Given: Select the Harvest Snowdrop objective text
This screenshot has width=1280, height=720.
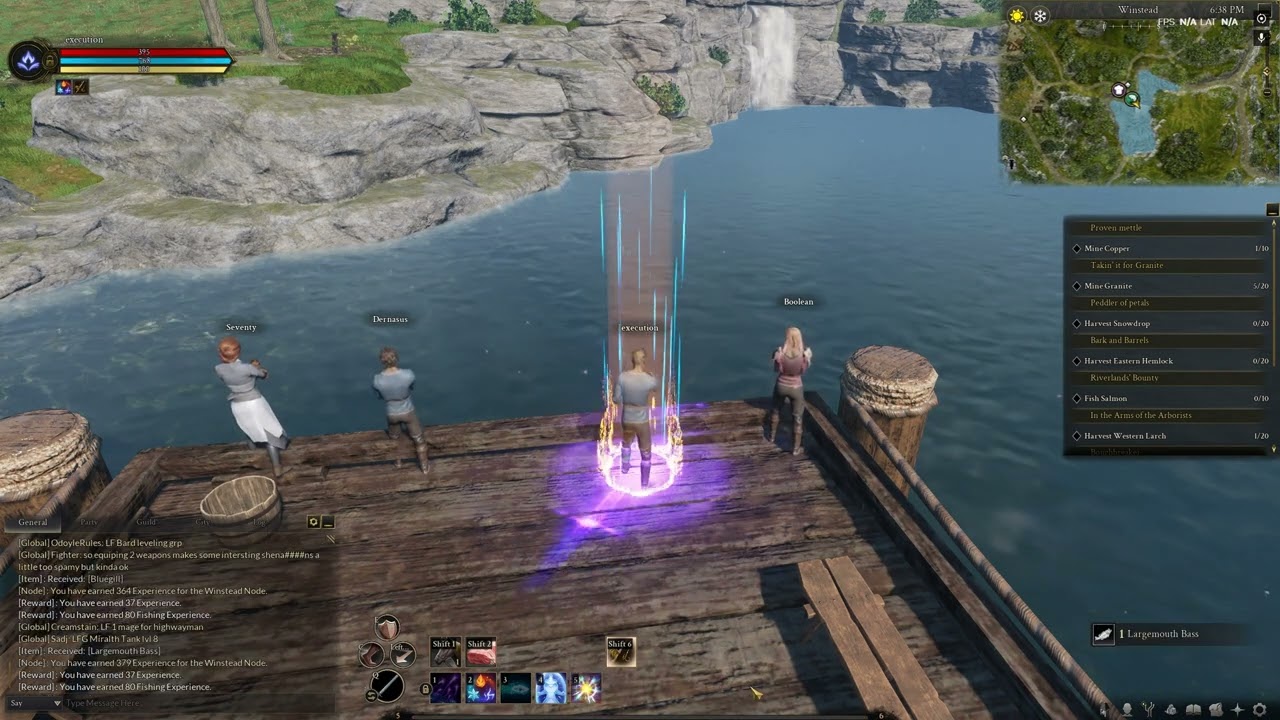Looking at the screenshot, I should [x=1117, y=323].
